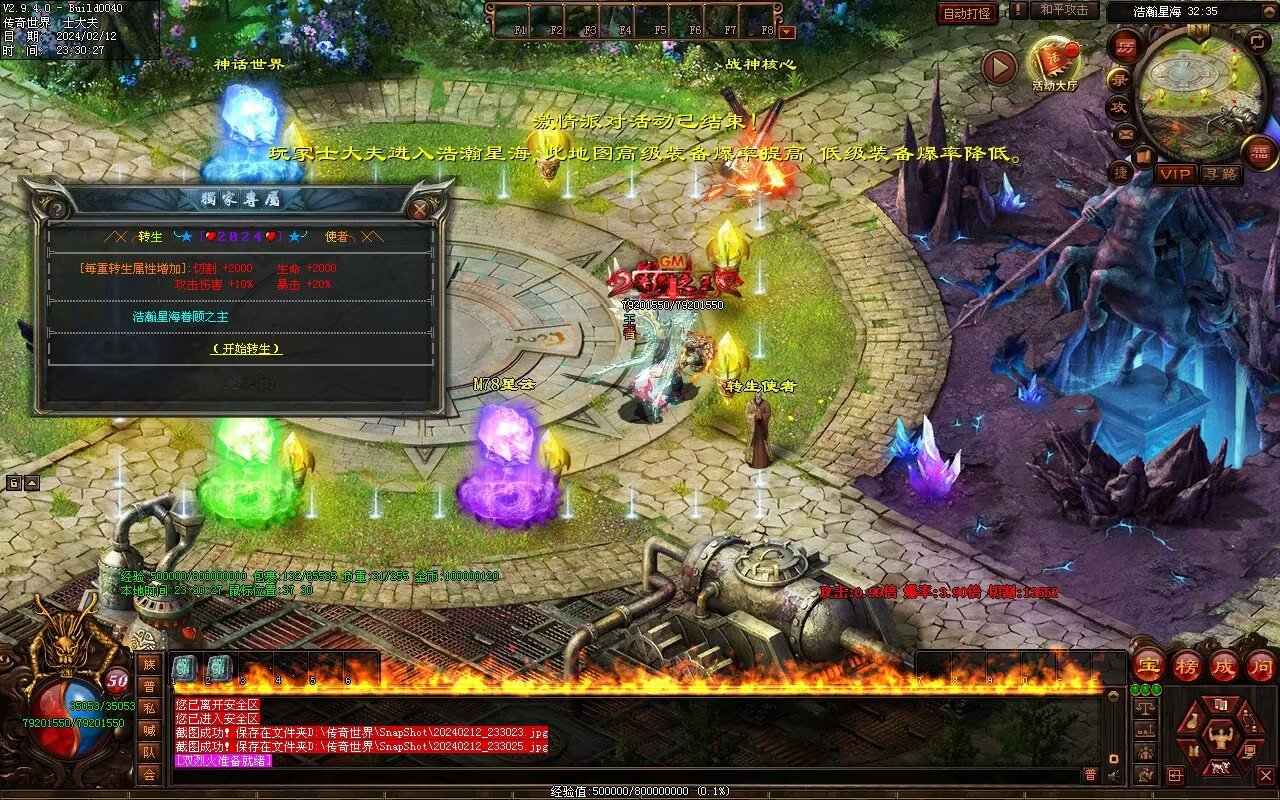Open the mail envelope icon

[1125, 132]
